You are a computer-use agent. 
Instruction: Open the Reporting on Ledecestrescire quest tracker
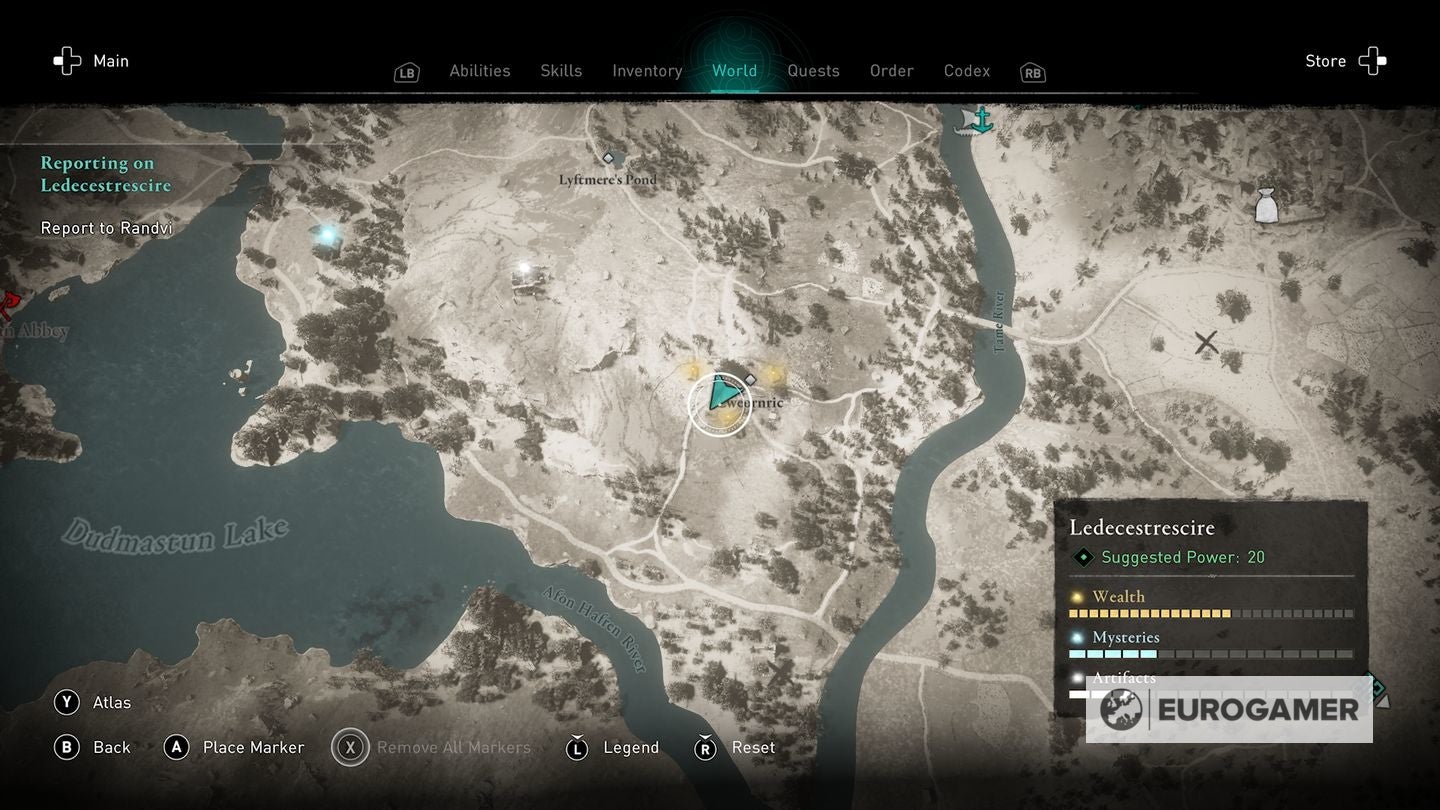point(105,174)
